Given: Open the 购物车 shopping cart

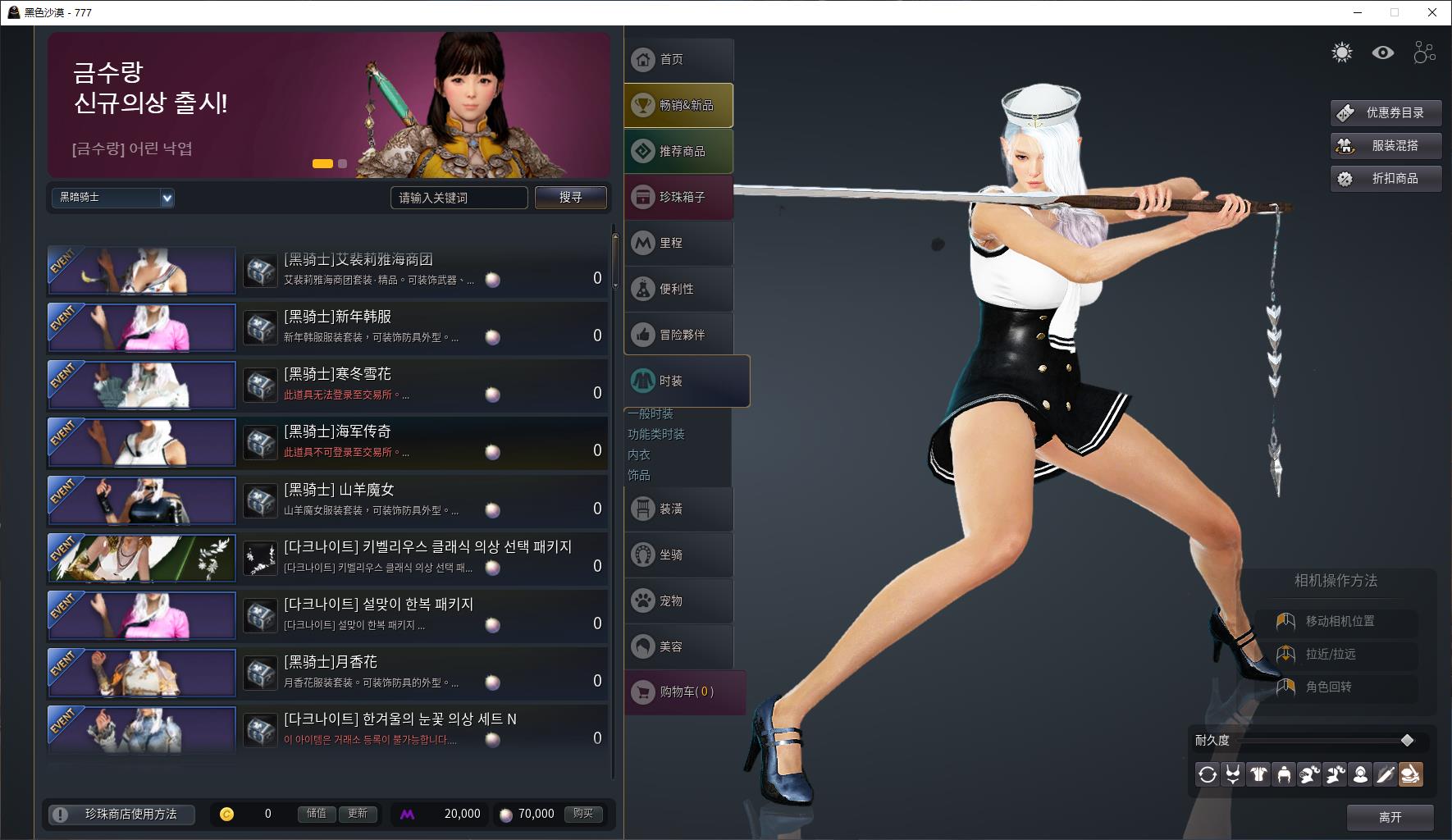Looking at the screenshot, I should point(684,692).
